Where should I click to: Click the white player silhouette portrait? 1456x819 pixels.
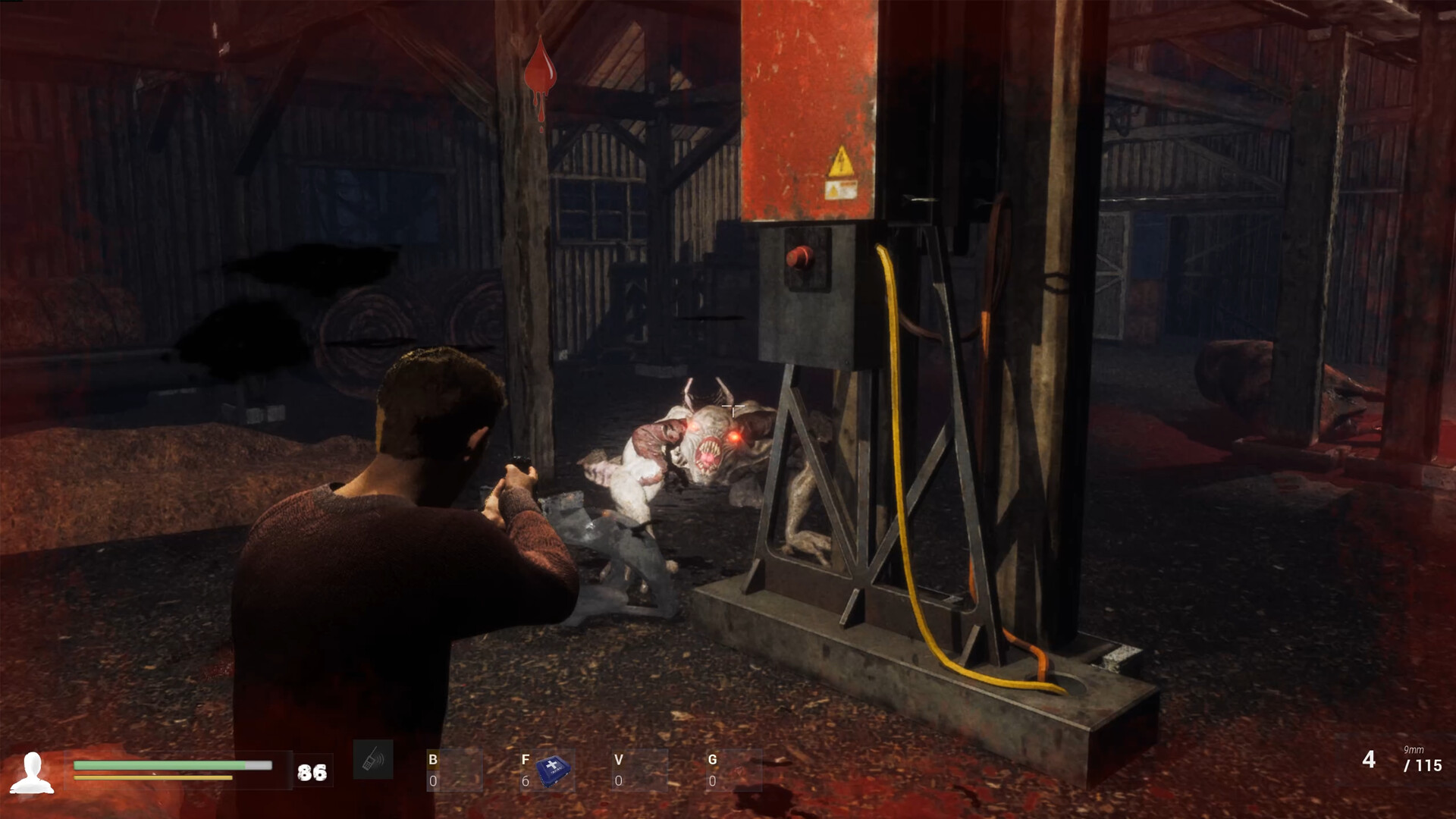32,773
